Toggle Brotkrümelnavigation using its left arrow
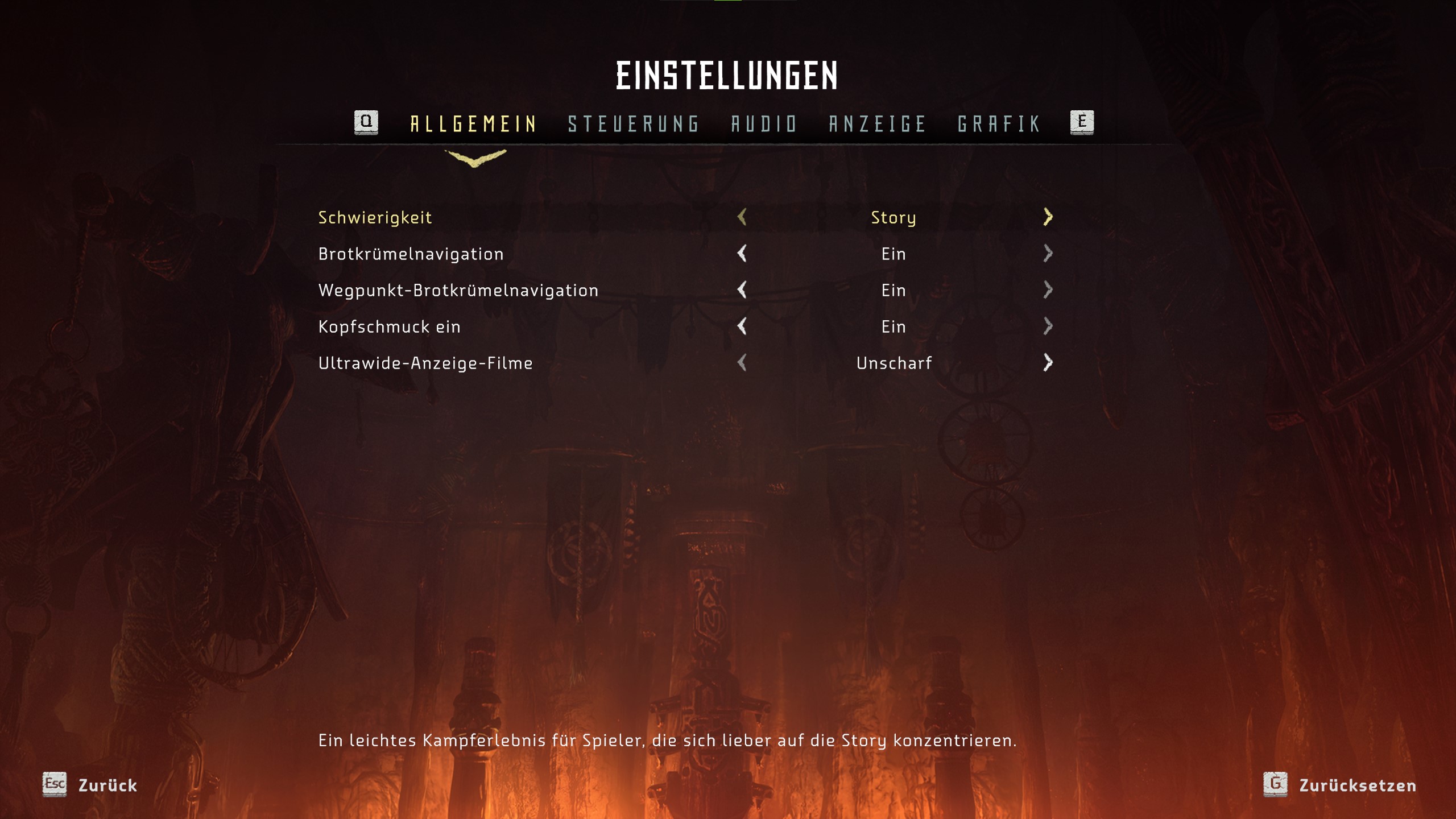 742,253
